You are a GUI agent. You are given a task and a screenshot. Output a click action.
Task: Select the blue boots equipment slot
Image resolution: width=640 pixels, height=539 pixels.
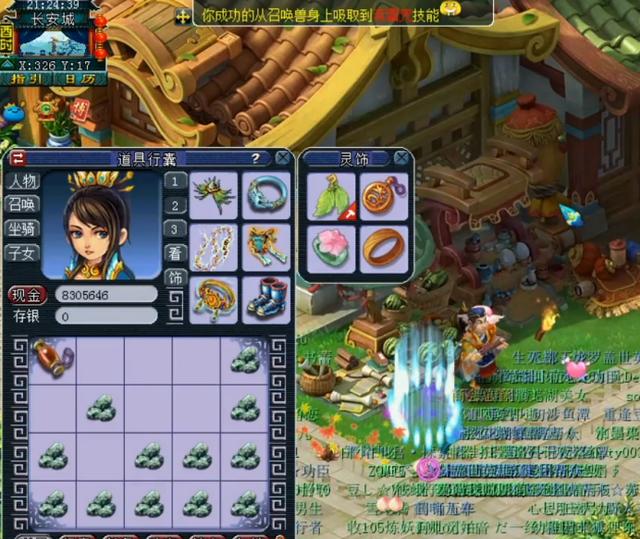click(x=267, y=298)
